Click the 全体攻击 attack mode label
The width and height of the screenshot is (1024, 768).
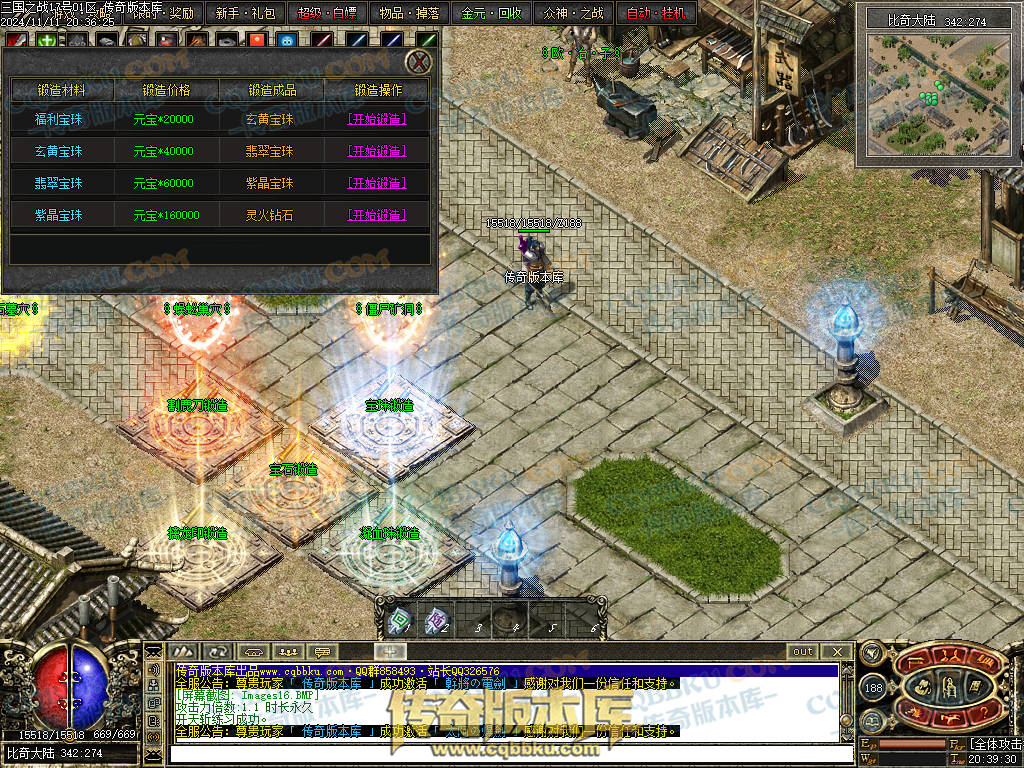(x=996, y=745)
